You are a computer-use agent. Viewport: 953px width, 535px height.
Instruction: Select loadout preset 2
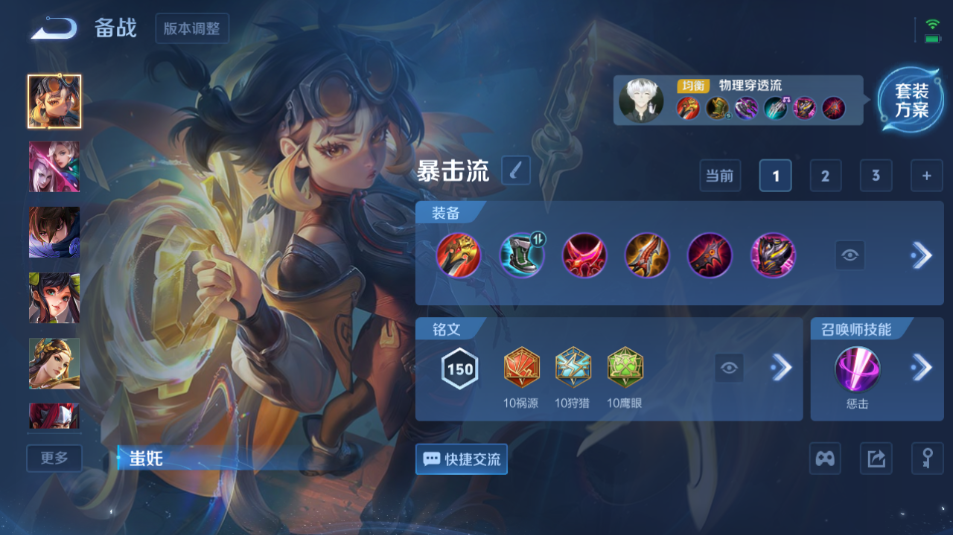pyautogui.click(x=825, y=176)
